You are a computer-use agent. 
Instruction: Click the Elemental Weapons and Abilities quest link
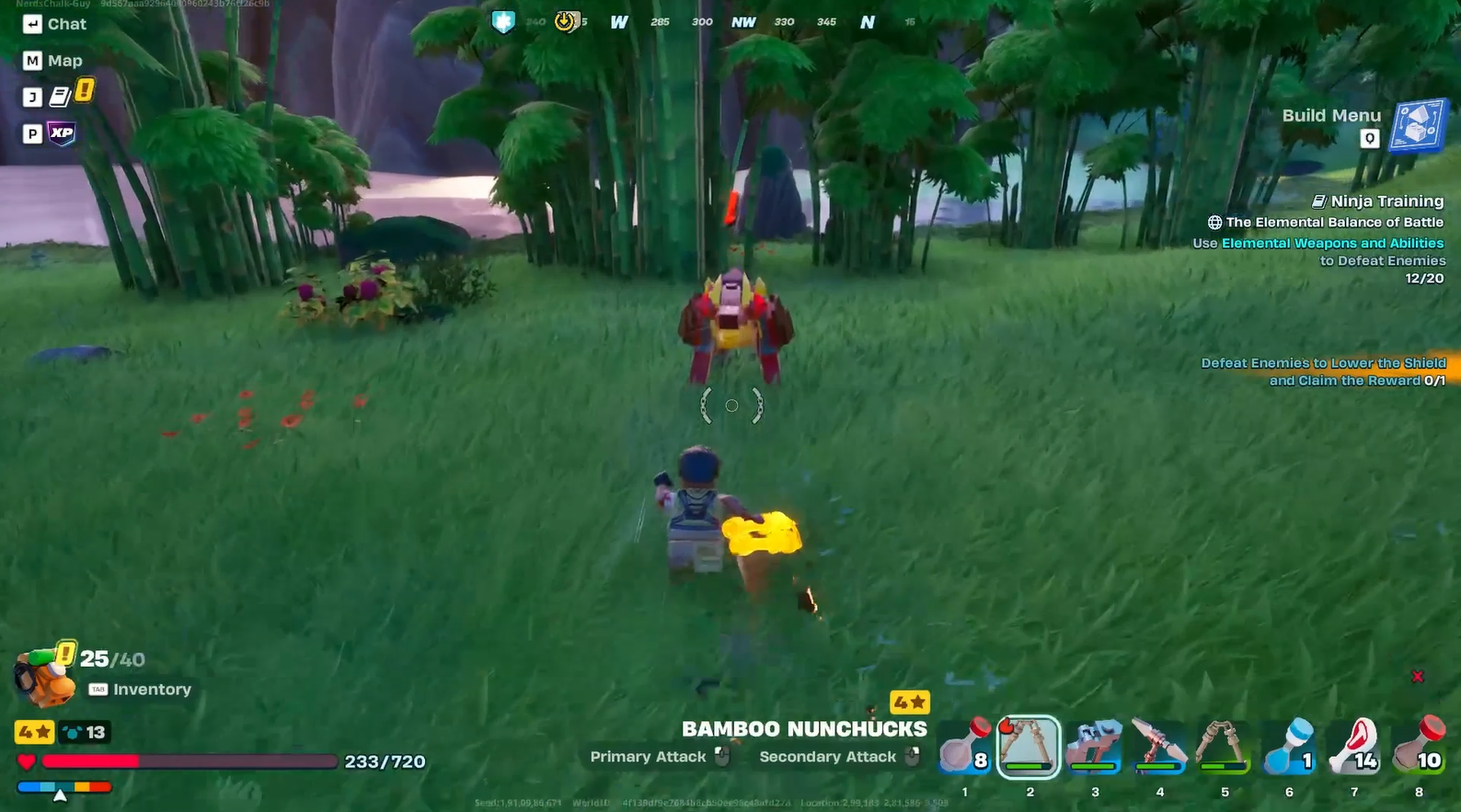1332,243
